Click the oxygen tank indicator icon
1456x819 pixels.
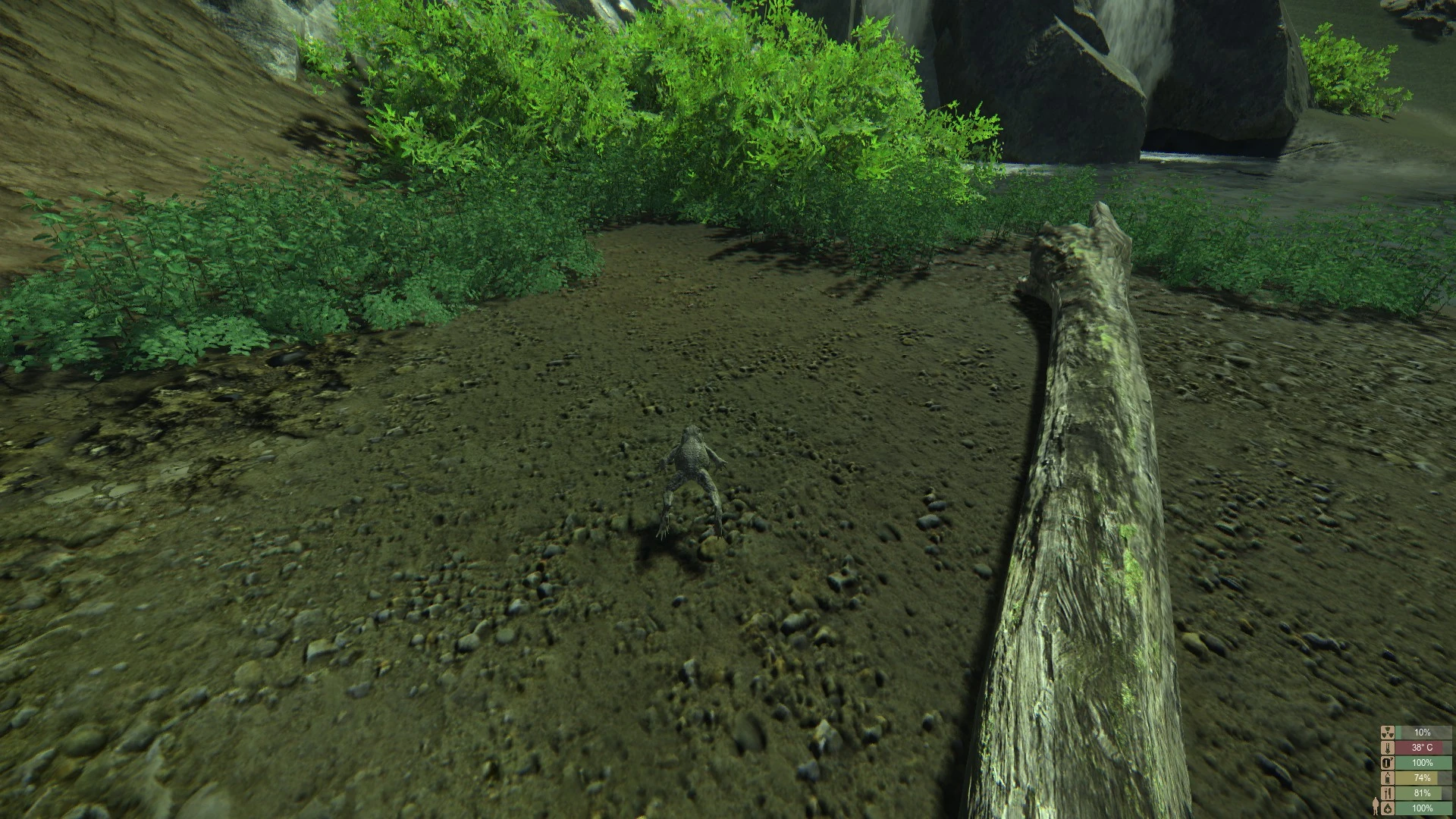point(1388,763)
